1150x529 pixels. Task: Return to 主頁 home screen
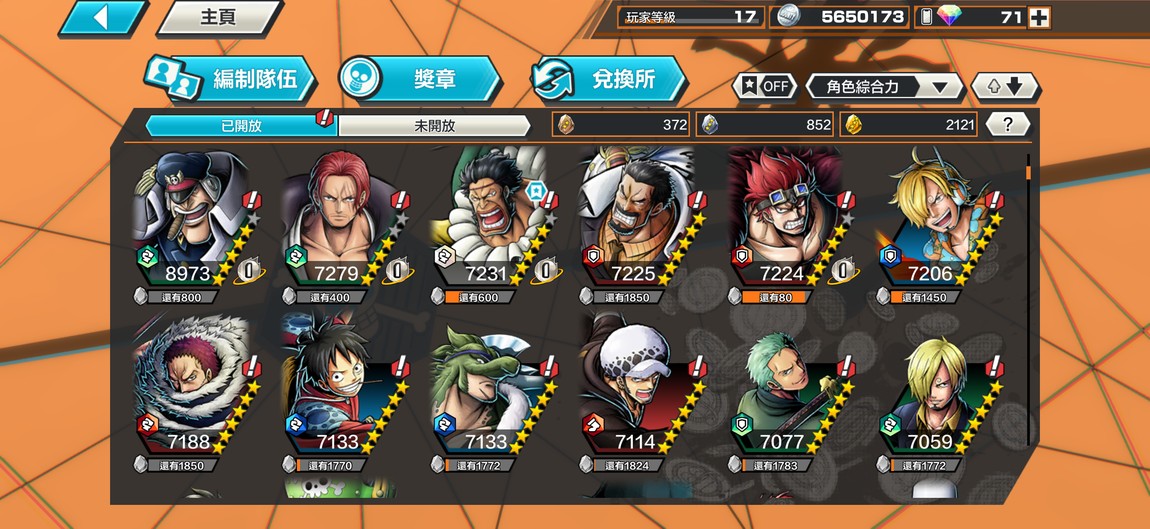point(218,17)
